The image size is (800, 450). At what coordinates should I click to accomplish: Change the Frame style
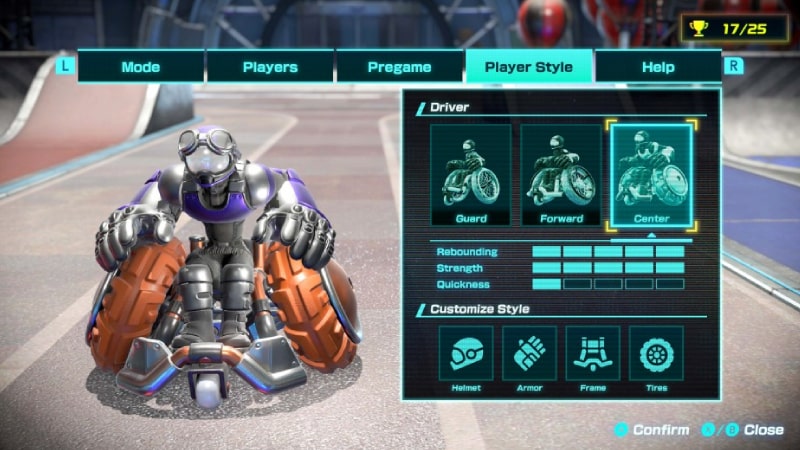point(593,354)
